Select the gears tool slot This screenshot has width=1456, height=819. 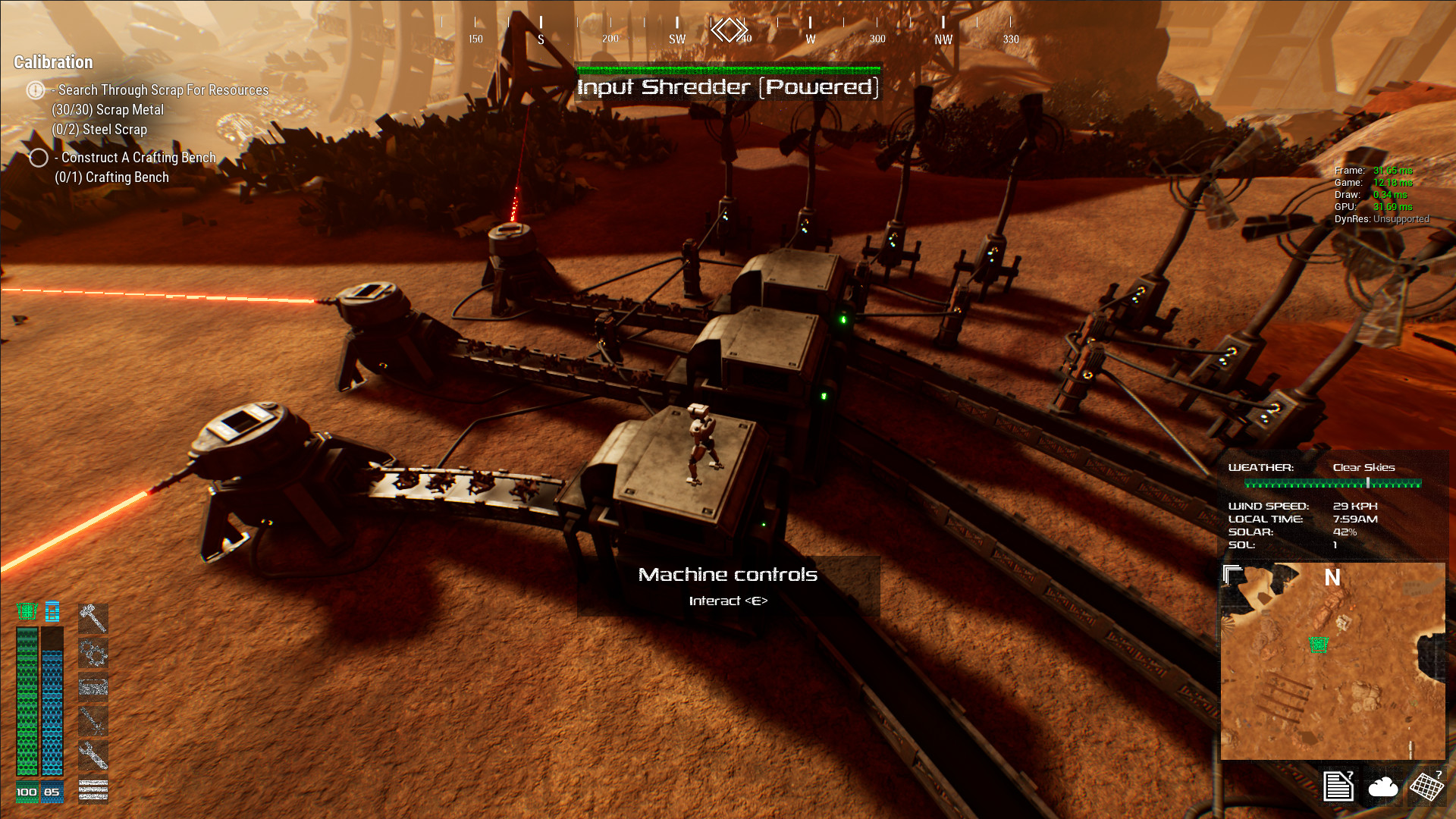(93, 653)
